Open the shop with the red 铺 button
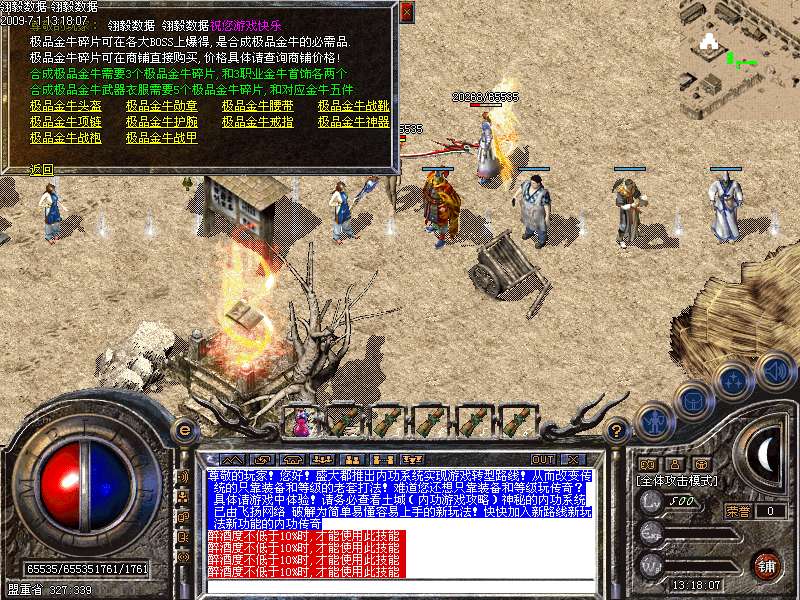The height and width of the screenshot is (600, 800). 767,564
